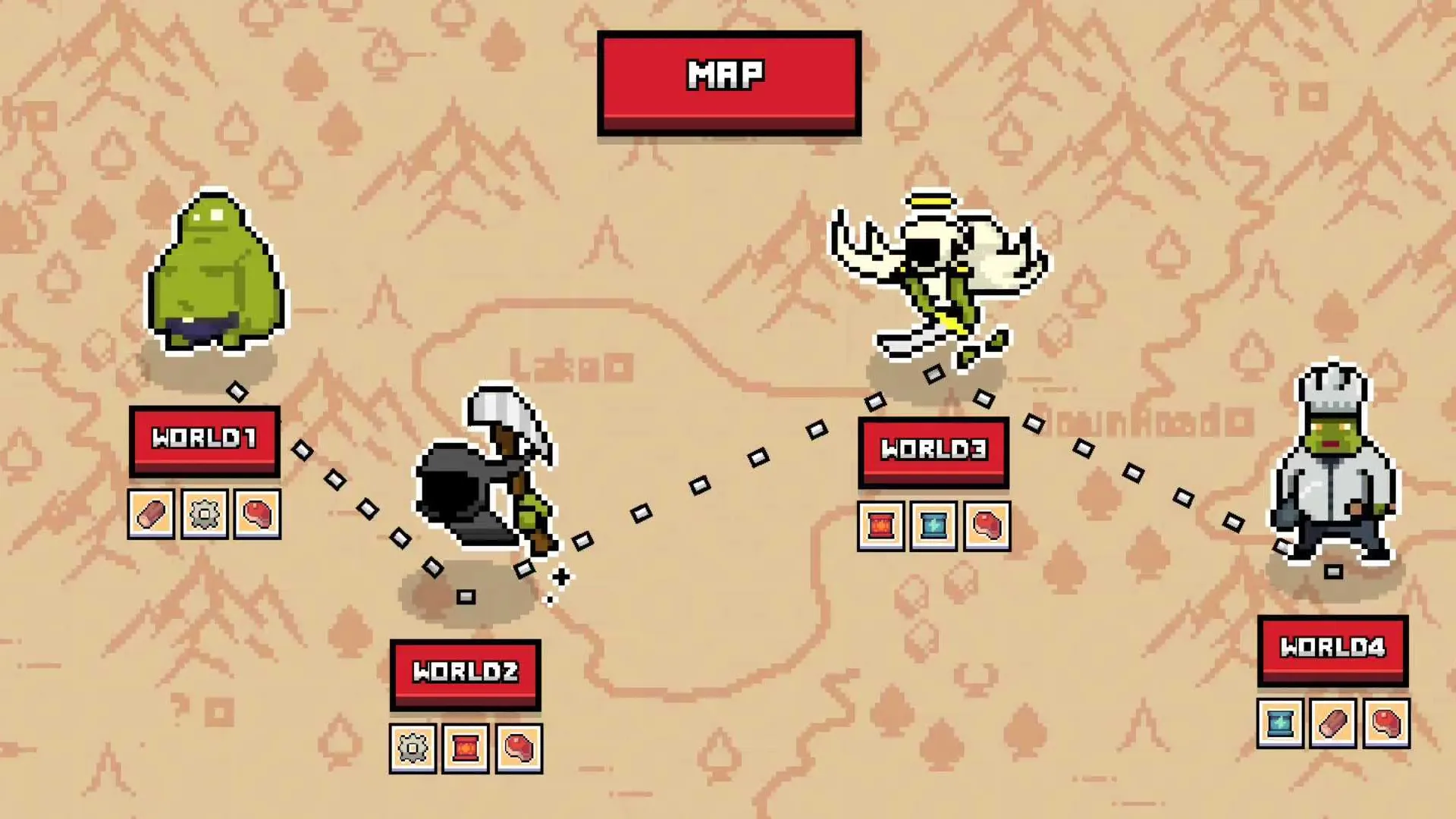Click the meat reward icon under World 3
Screen dimensions: 1456x819
(x=986, y=525)
